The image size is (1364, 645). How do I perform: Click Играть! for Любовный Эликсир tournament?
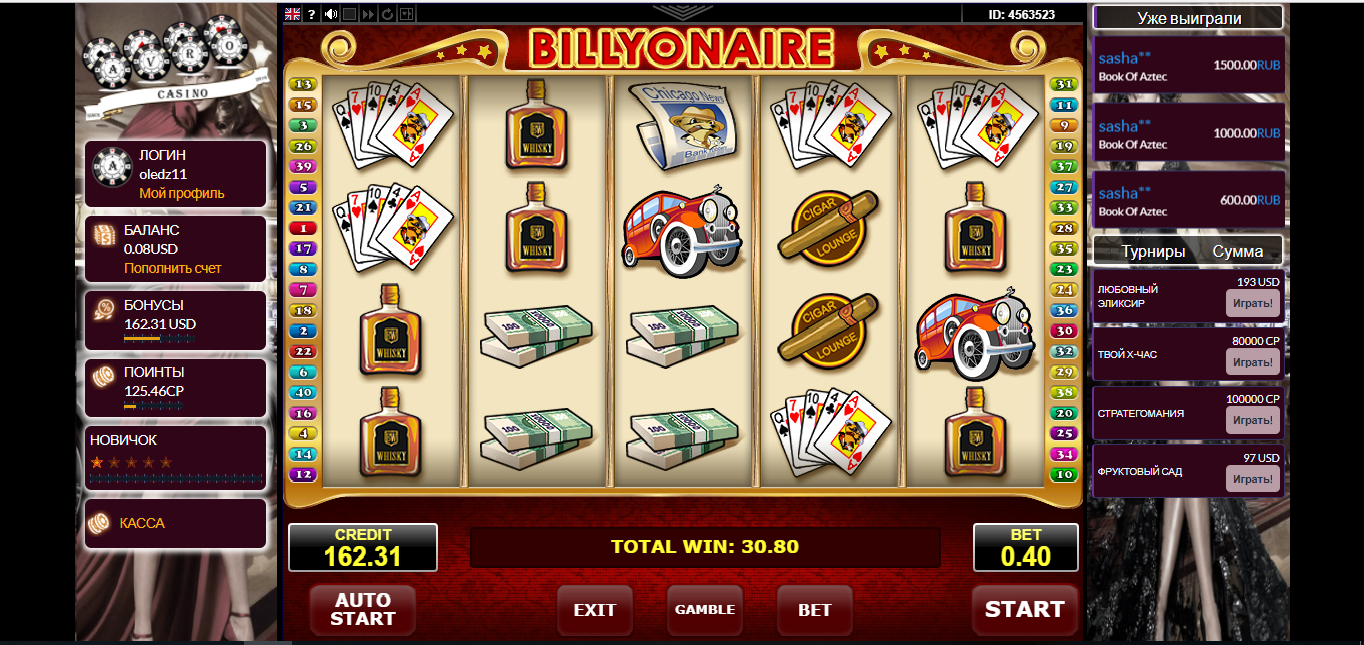pyautogui.click(x=1252, y=303)
